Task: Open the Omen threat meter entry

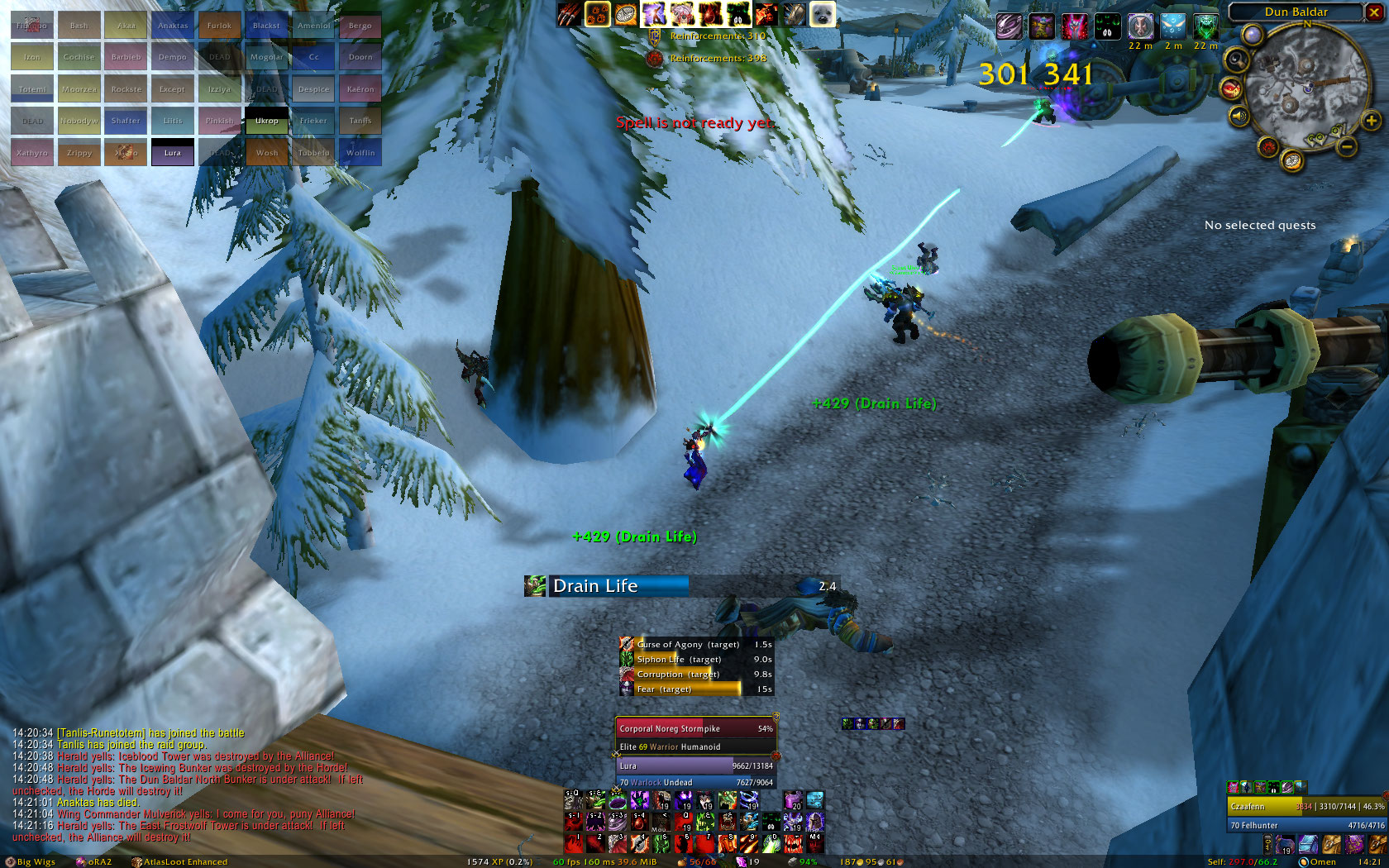Action: (1317, 861)
